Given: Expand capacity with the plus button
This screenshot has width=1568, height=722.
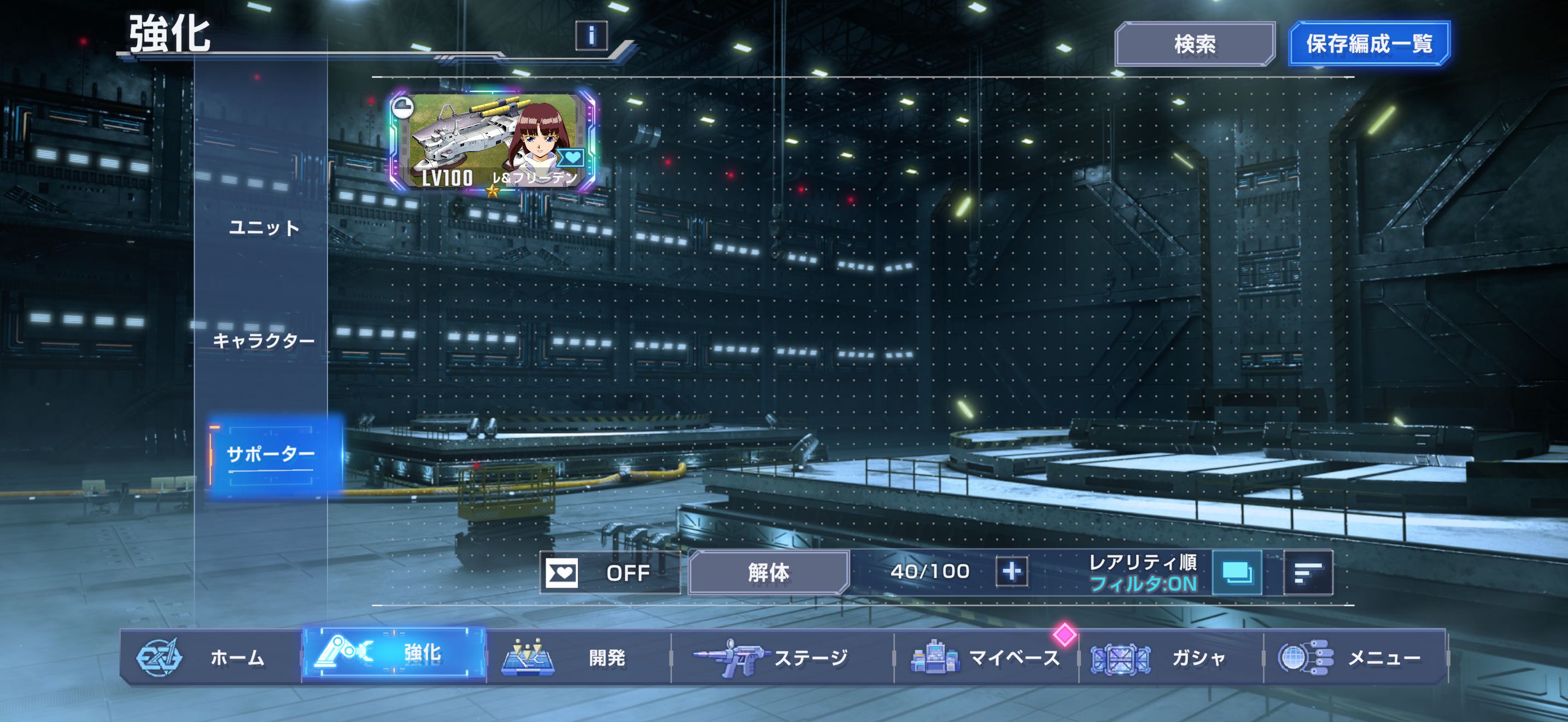Looking at the screenshot, I should click(1011, 572).
